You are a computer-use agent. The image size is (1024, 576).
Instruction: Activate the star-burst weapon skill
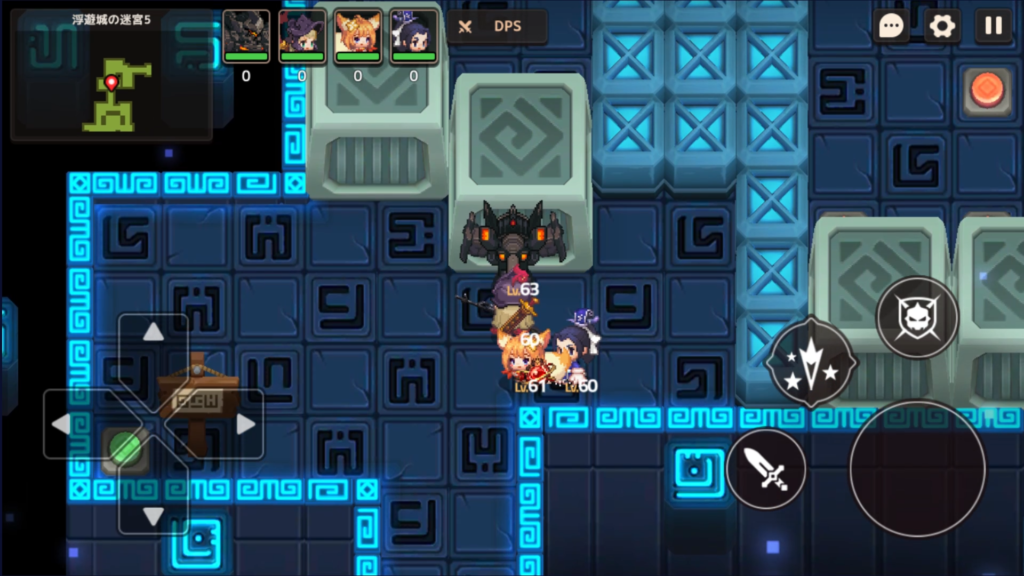click(810, 362)
